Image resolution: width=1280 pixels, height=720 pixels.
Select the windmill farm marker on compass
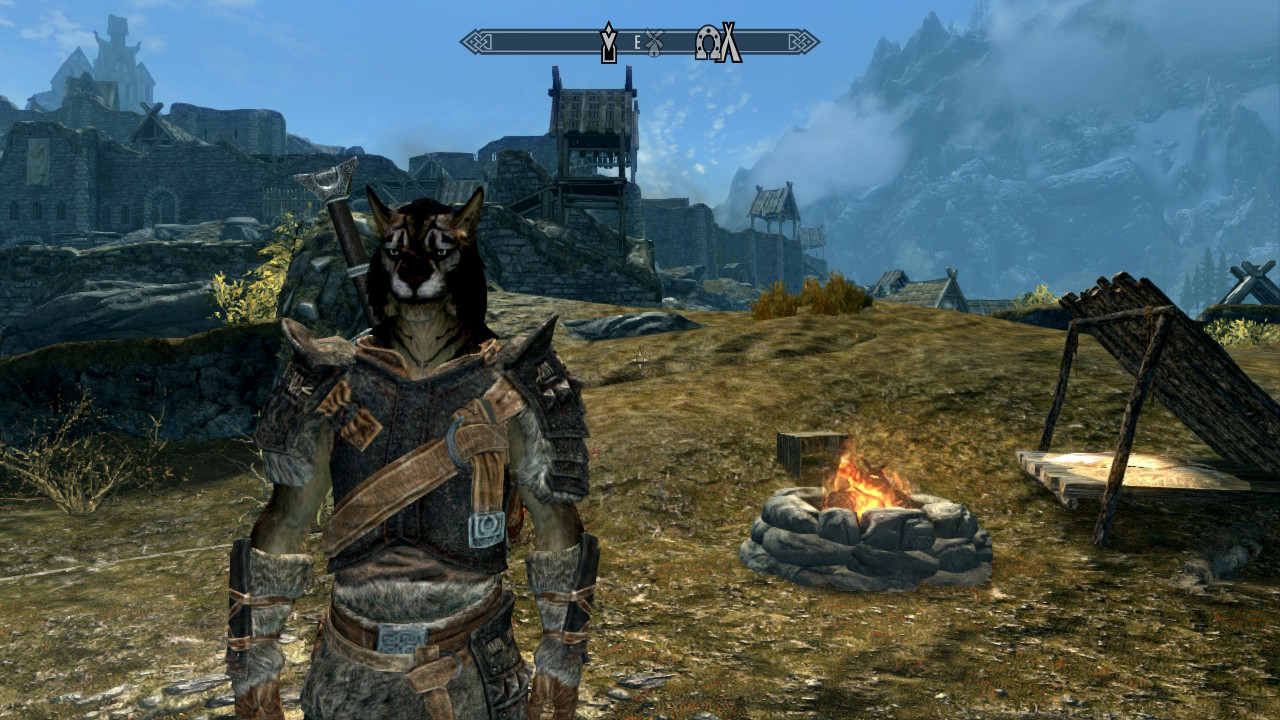pyautogui.click(x=654, y=43)
